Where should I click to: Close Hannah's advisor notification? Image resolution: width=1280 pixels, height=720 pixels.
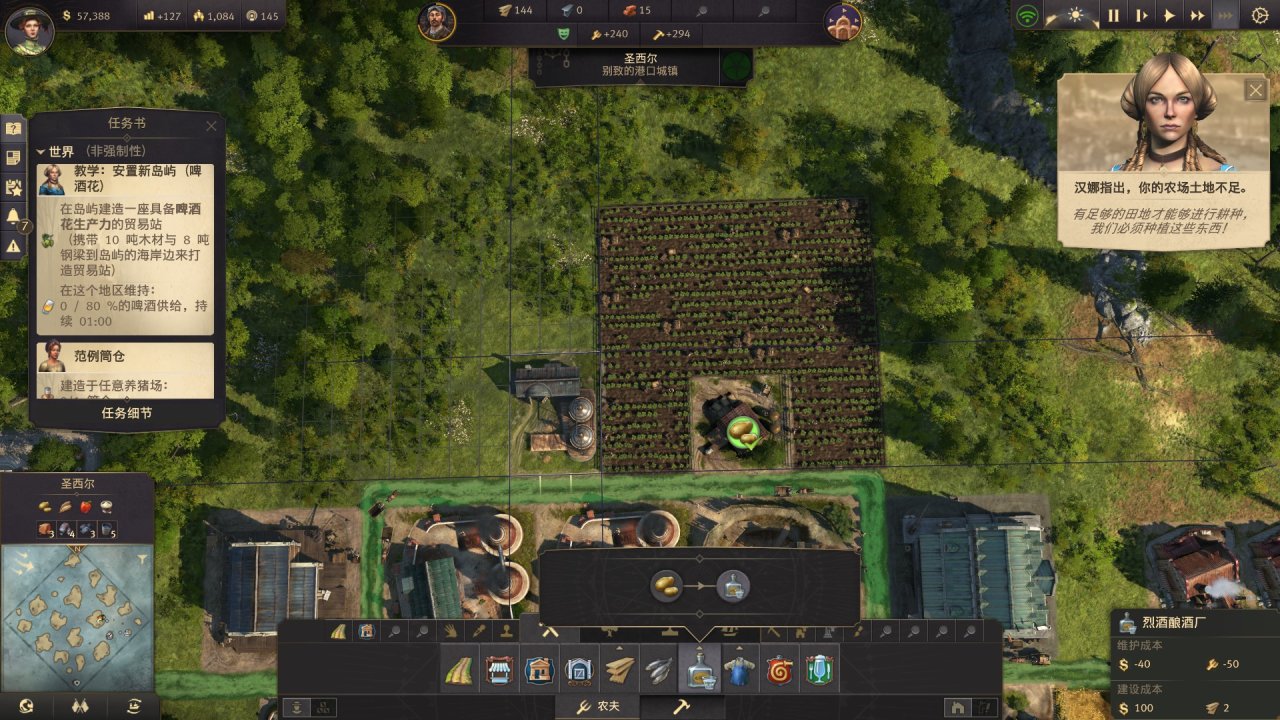1255,90
